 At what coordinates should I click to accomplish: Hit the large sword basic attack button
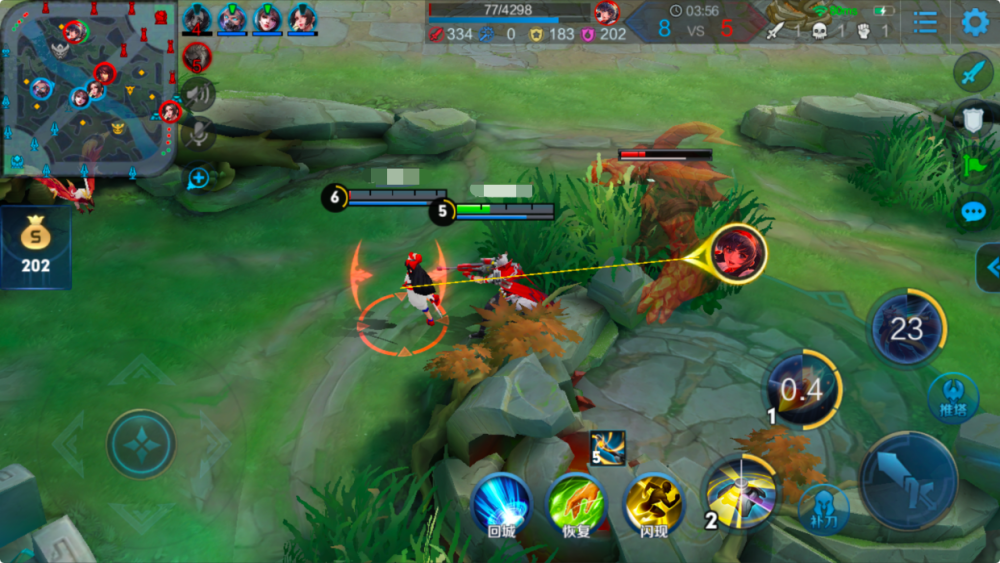point(908,481)
